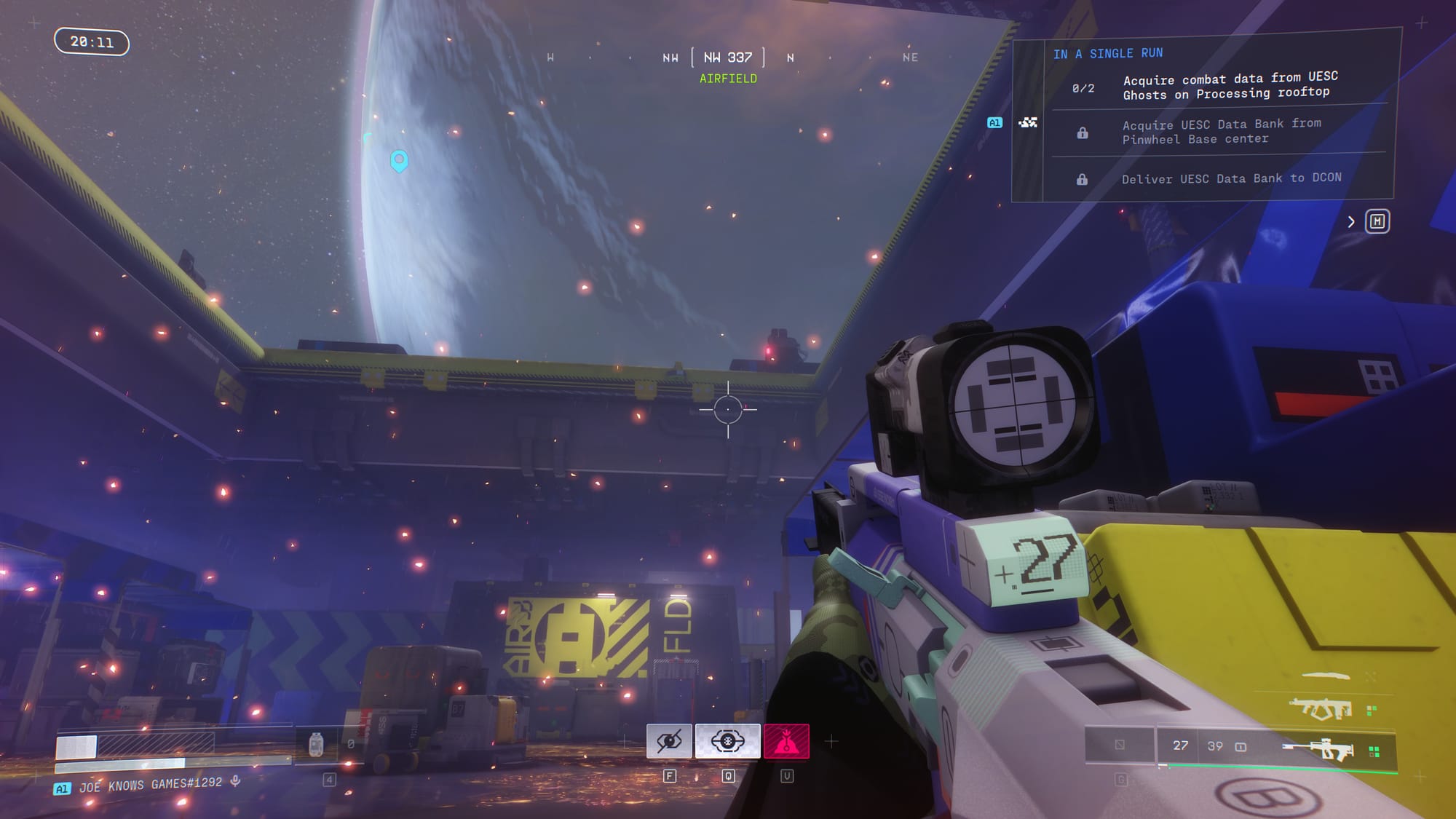Select the Acquire combat data objective
This screenshot has height=819, width=1456.
[1230, 87]
